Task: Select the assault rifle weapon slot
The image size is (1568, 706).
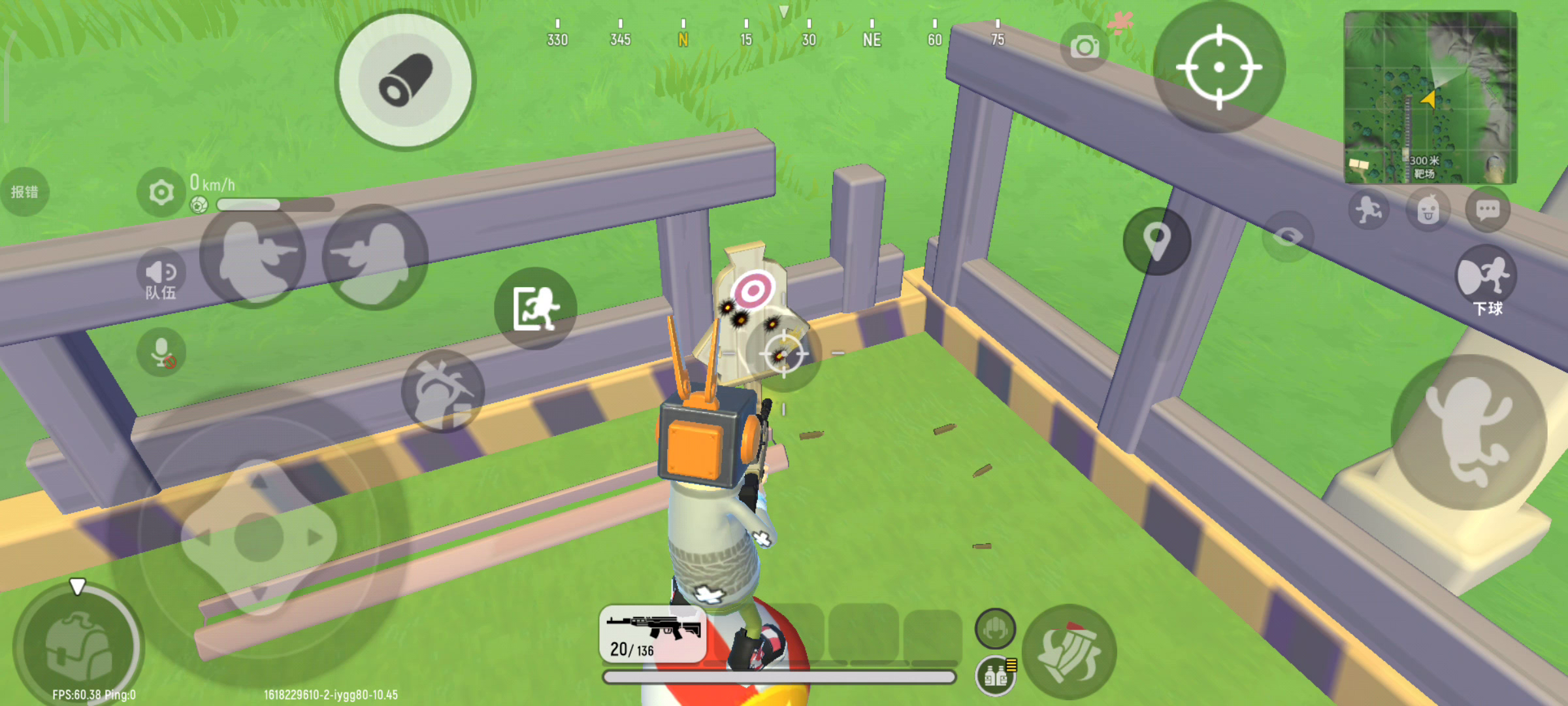Action: tap(653, 634)
